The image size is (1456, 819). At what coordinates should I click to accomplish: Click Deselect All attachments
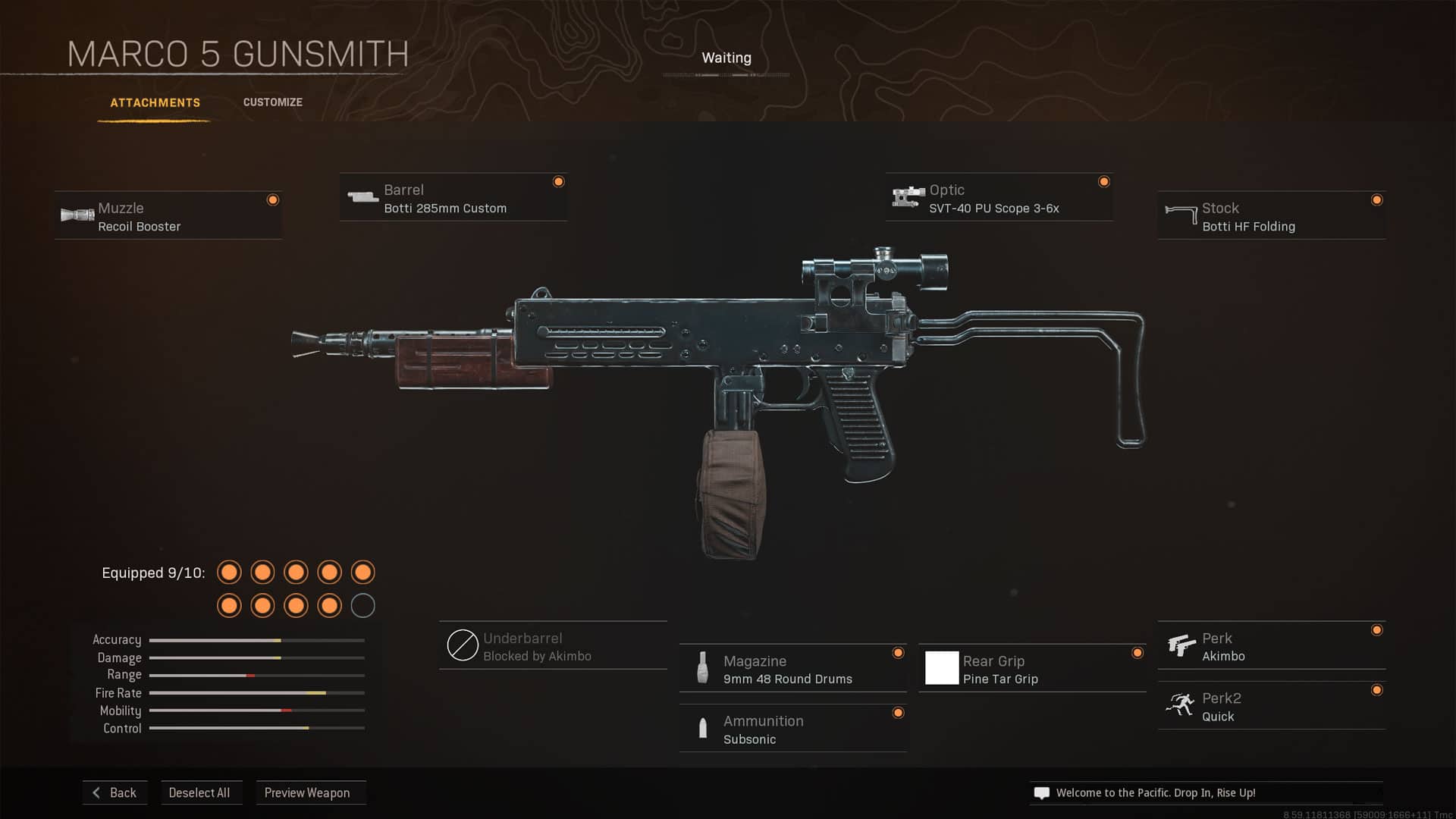click(x=199, y=792)
